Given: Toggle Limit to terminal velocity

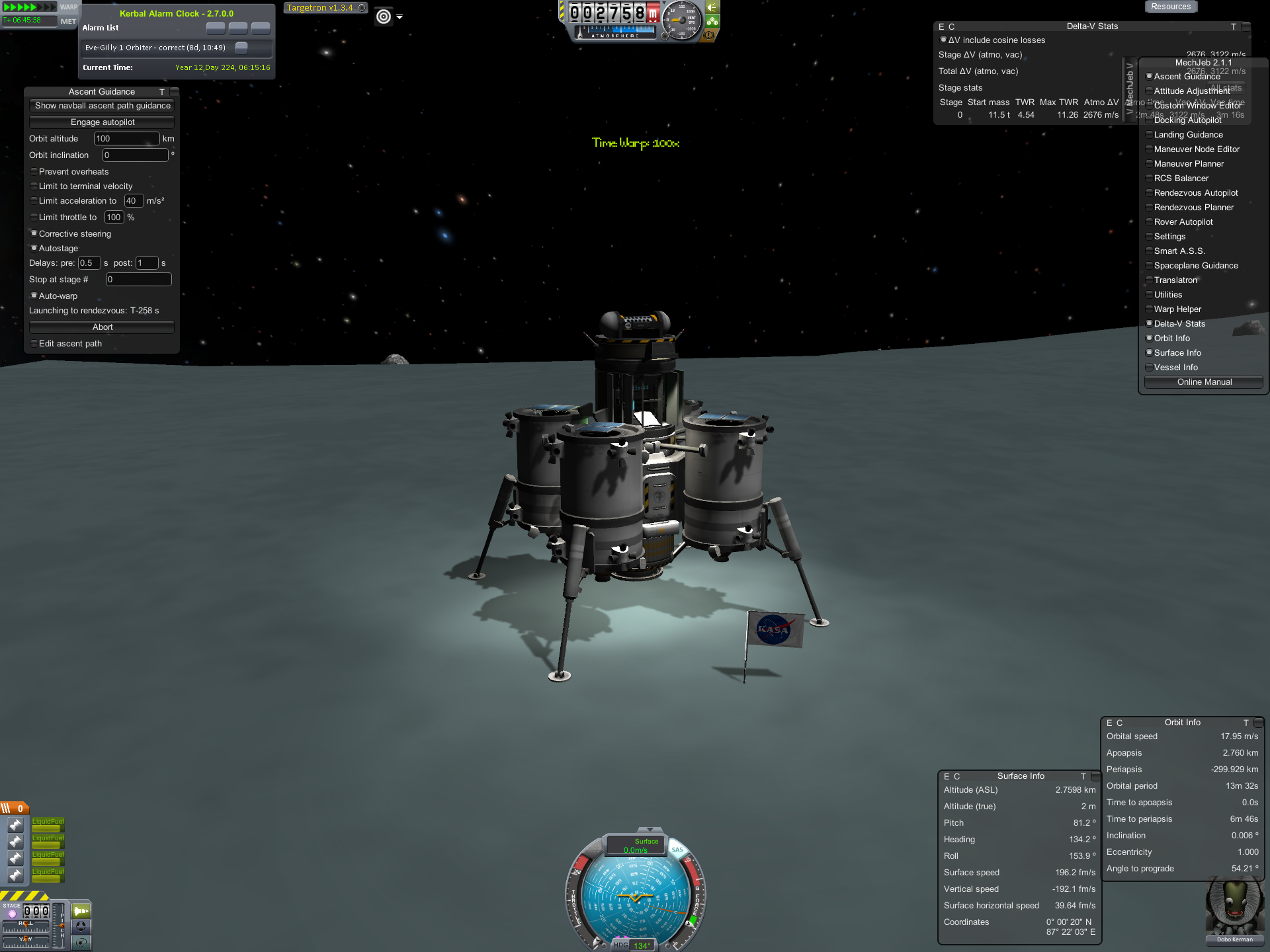Looking at the screenshot, I should [34, 186].
